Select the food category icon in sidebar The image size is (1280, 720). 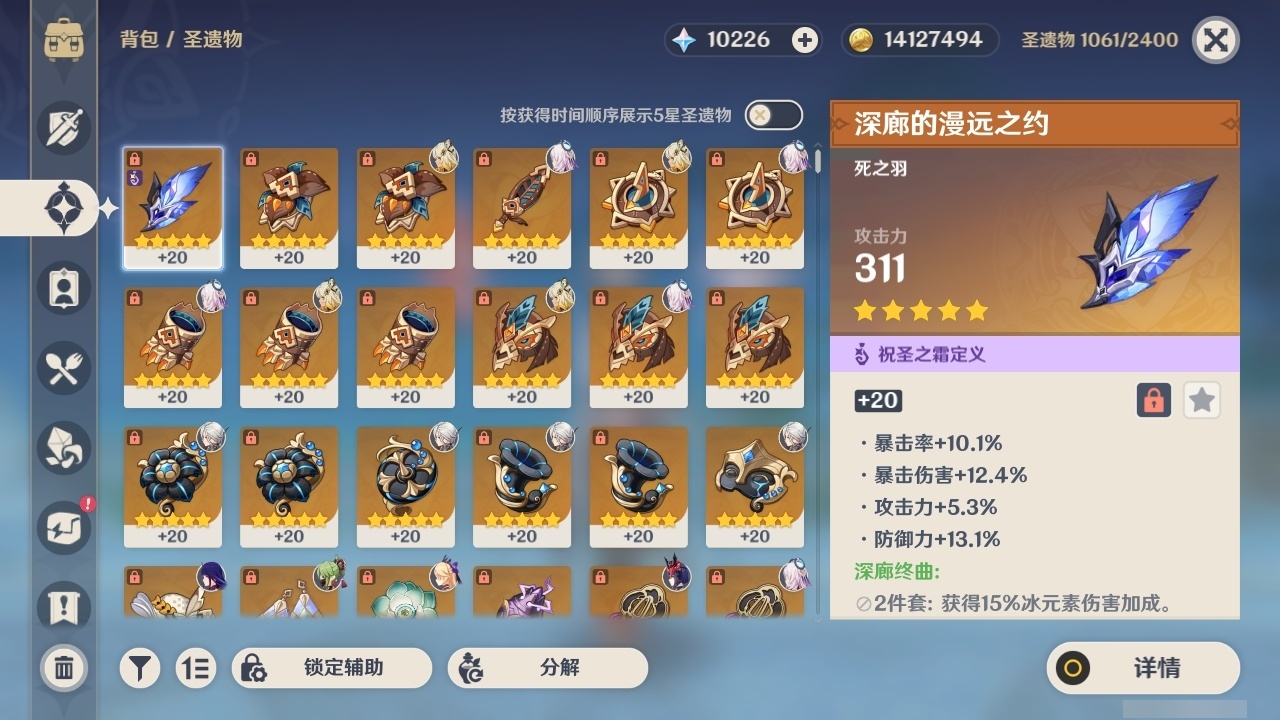[x=62, y=368]
